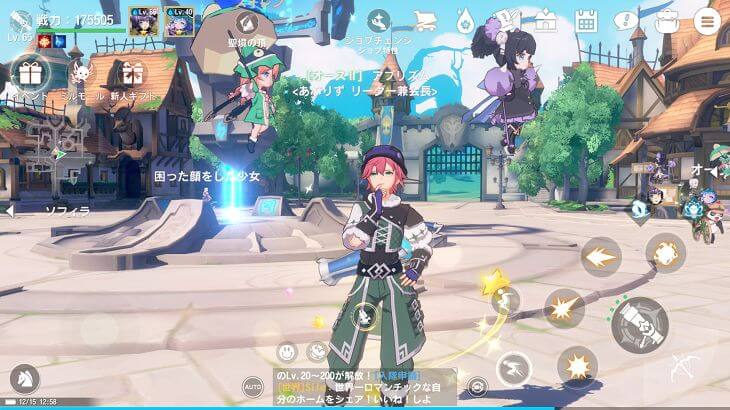
Task: Open the house home icon
Action: coord(546,21)
